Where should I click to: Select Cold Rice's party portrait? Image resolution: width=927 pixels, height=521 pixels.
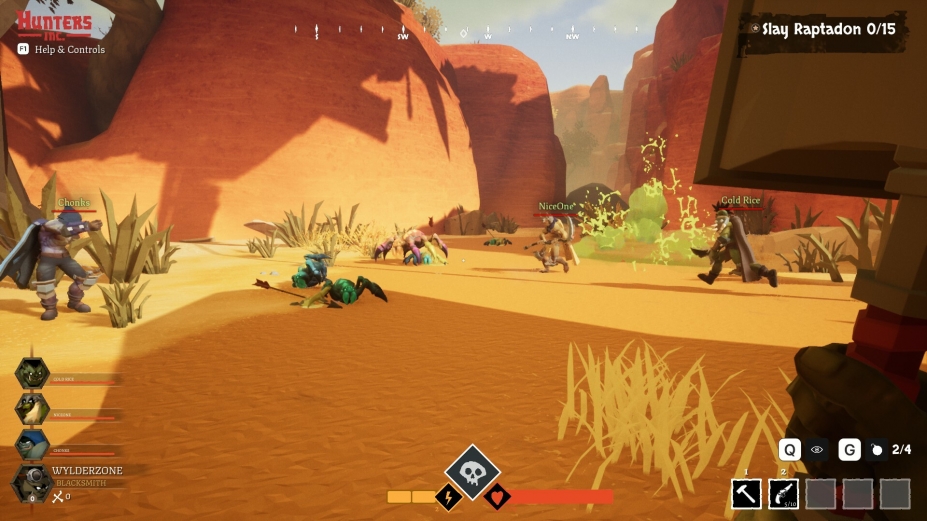pos(32,373)
